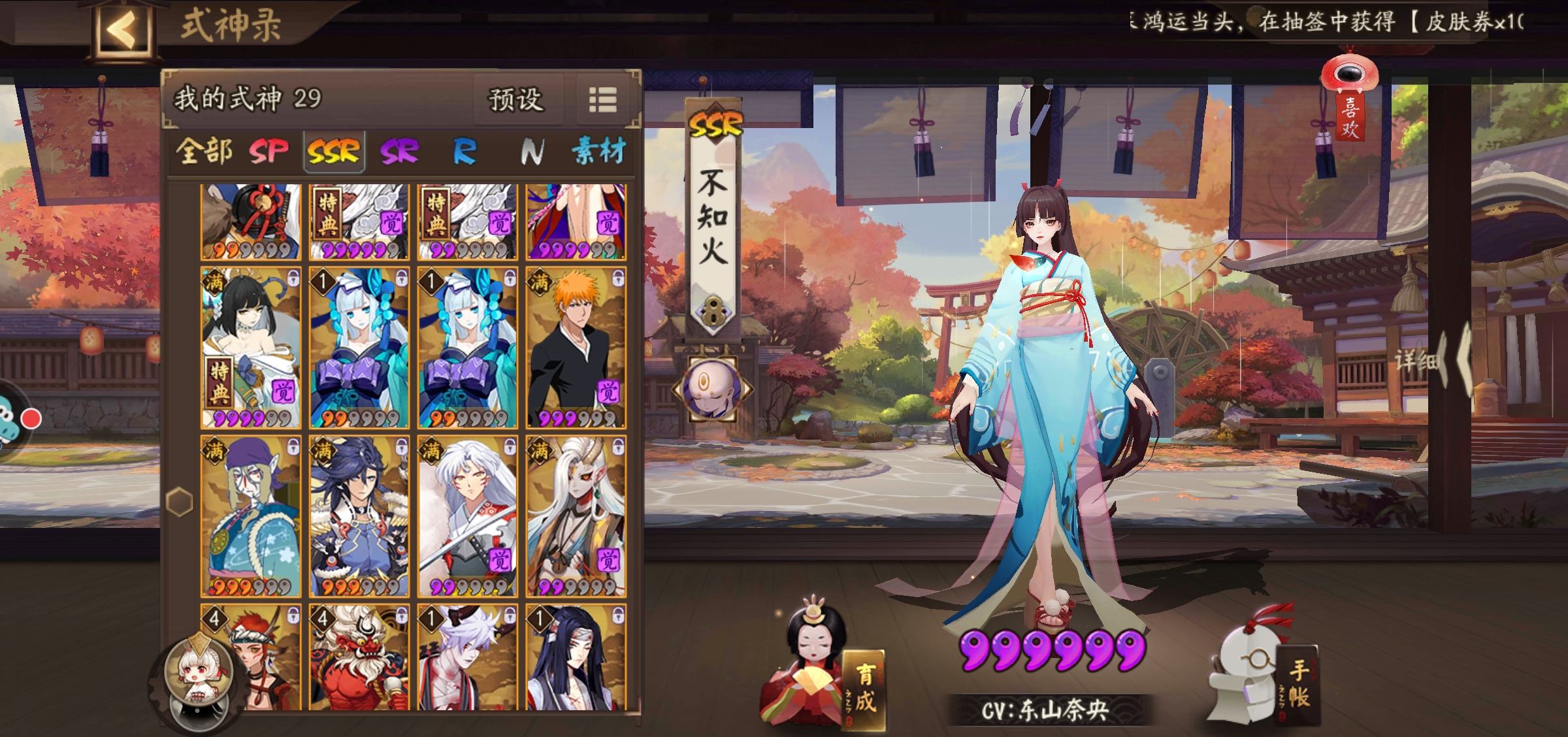The width and height of the screenshot is (1568, 737).
Task: Select the purple-bandana shikigami card
Action: pyautogui.click(x=251, y=516)
